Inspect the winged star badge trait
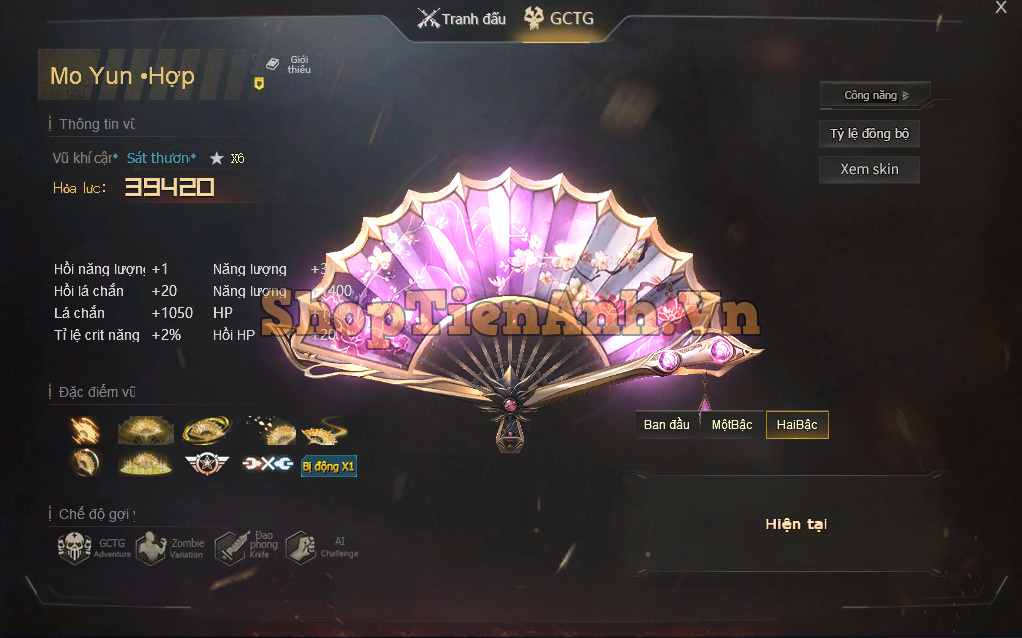The width and height of the screenshot is (1022, 638). (x=207, y=465)
